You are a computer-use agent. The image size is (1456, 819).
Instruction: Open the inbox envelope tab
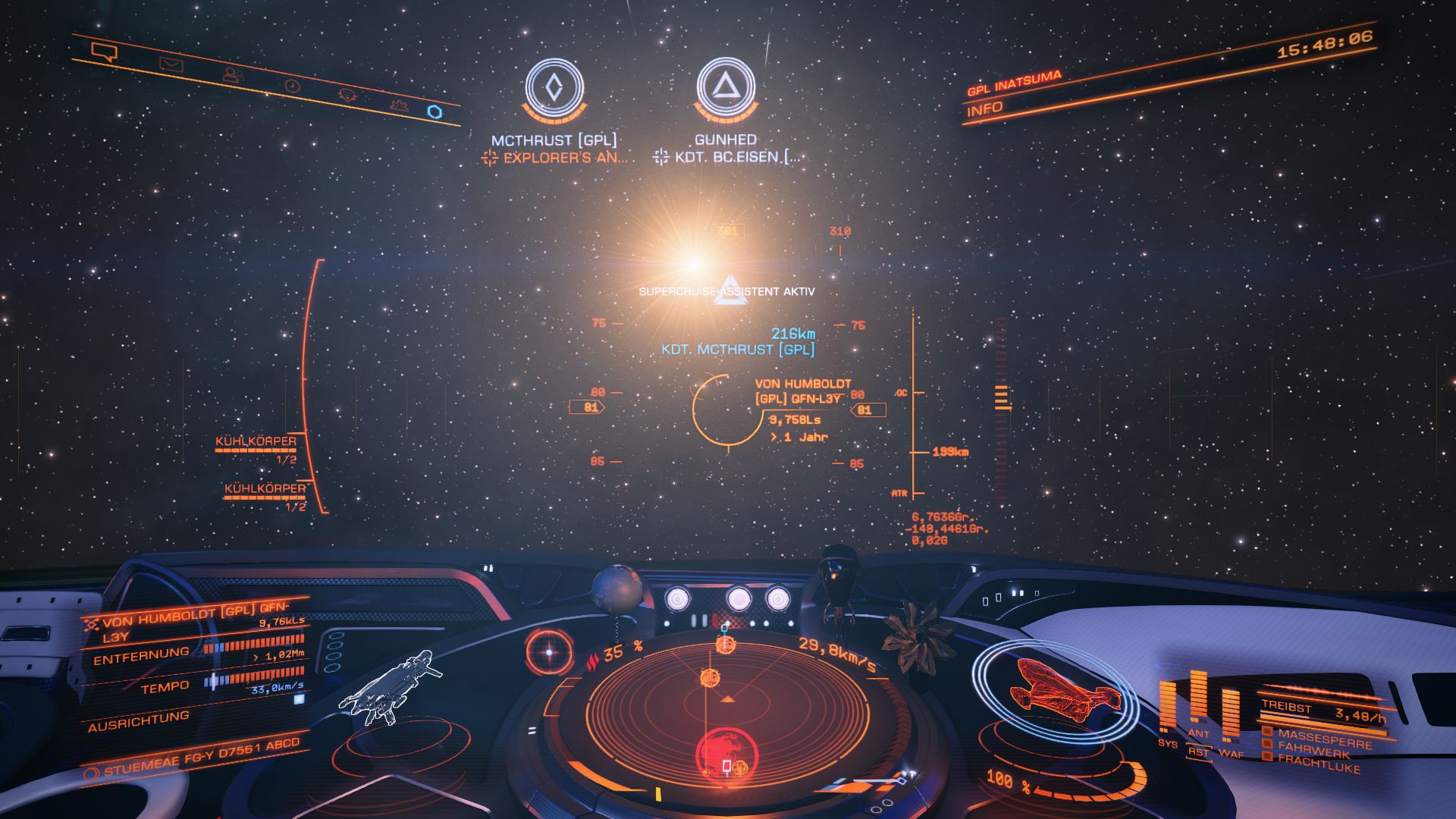[x=171, y=65]
